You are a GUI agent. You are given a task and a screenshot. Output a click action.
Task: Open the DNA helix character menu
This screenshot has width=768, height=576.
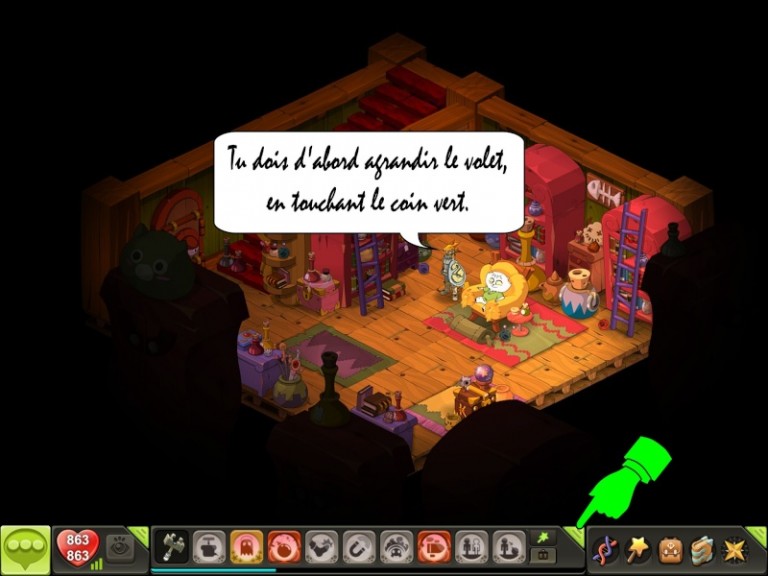[603, 549]
